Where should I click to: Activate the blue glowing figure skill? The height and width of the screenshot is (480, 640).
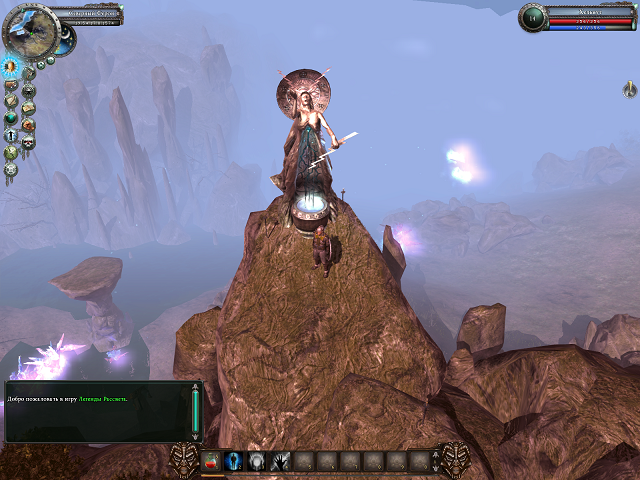(x=235, y=460)
